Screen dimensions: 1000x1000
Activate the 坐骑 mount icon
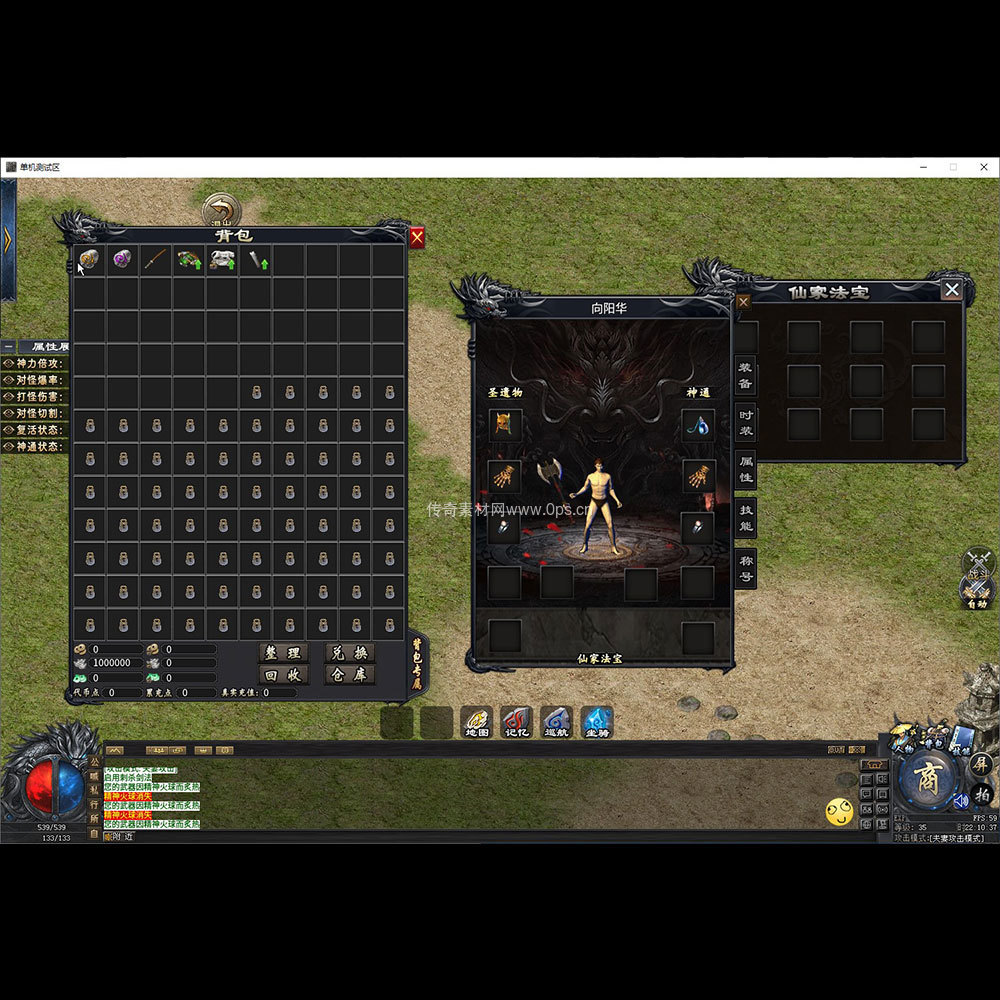click(597, 723)
